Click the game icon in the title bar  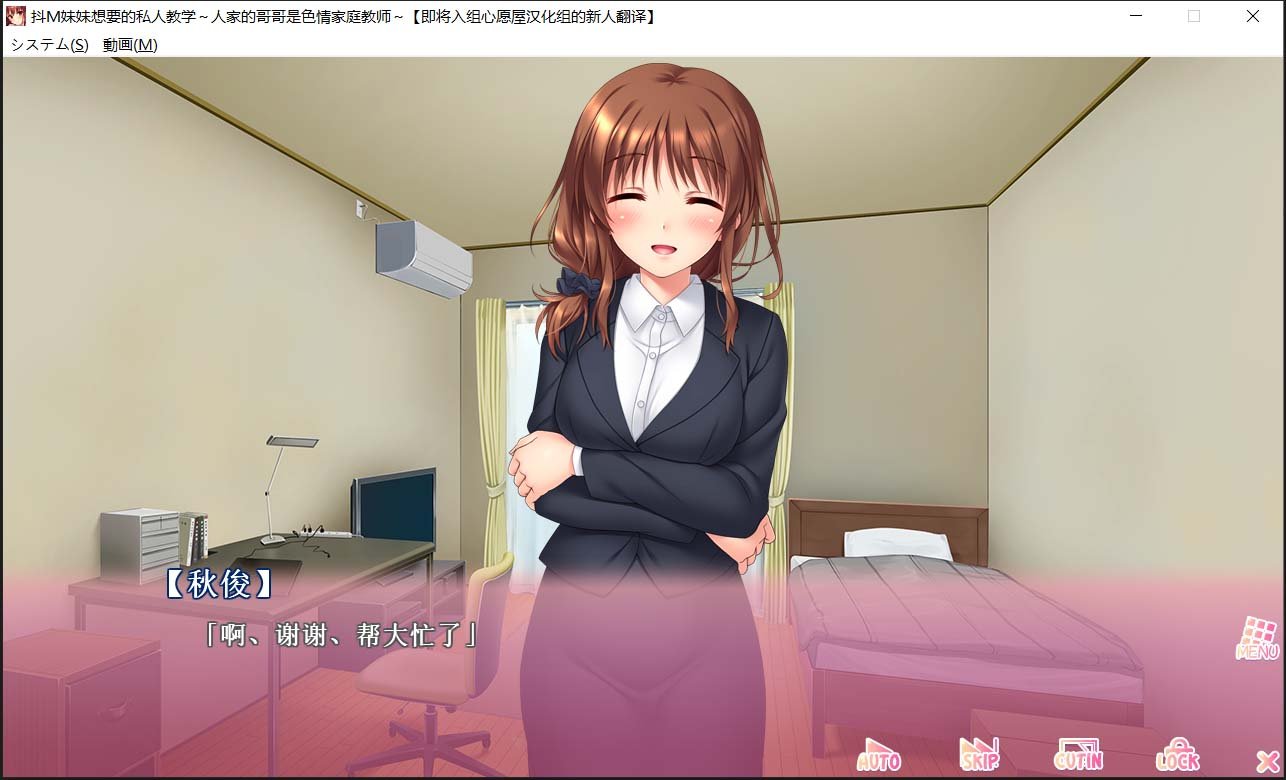coord(15,15)
